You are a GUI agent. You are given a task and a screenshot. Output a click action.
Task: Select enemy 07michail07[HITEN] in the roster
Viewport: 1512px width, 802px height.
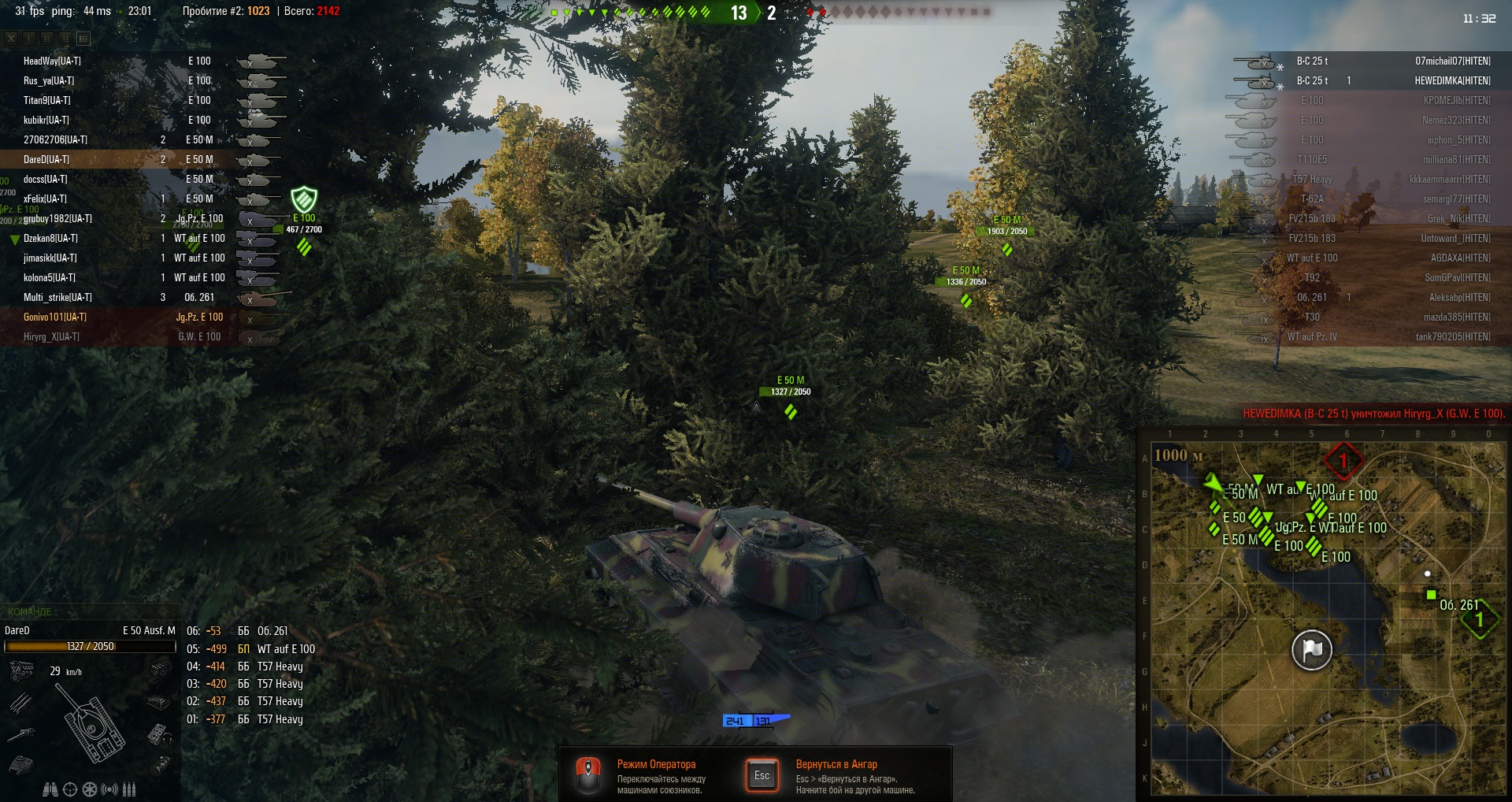pyautogui.click(x=1452, y=61)
